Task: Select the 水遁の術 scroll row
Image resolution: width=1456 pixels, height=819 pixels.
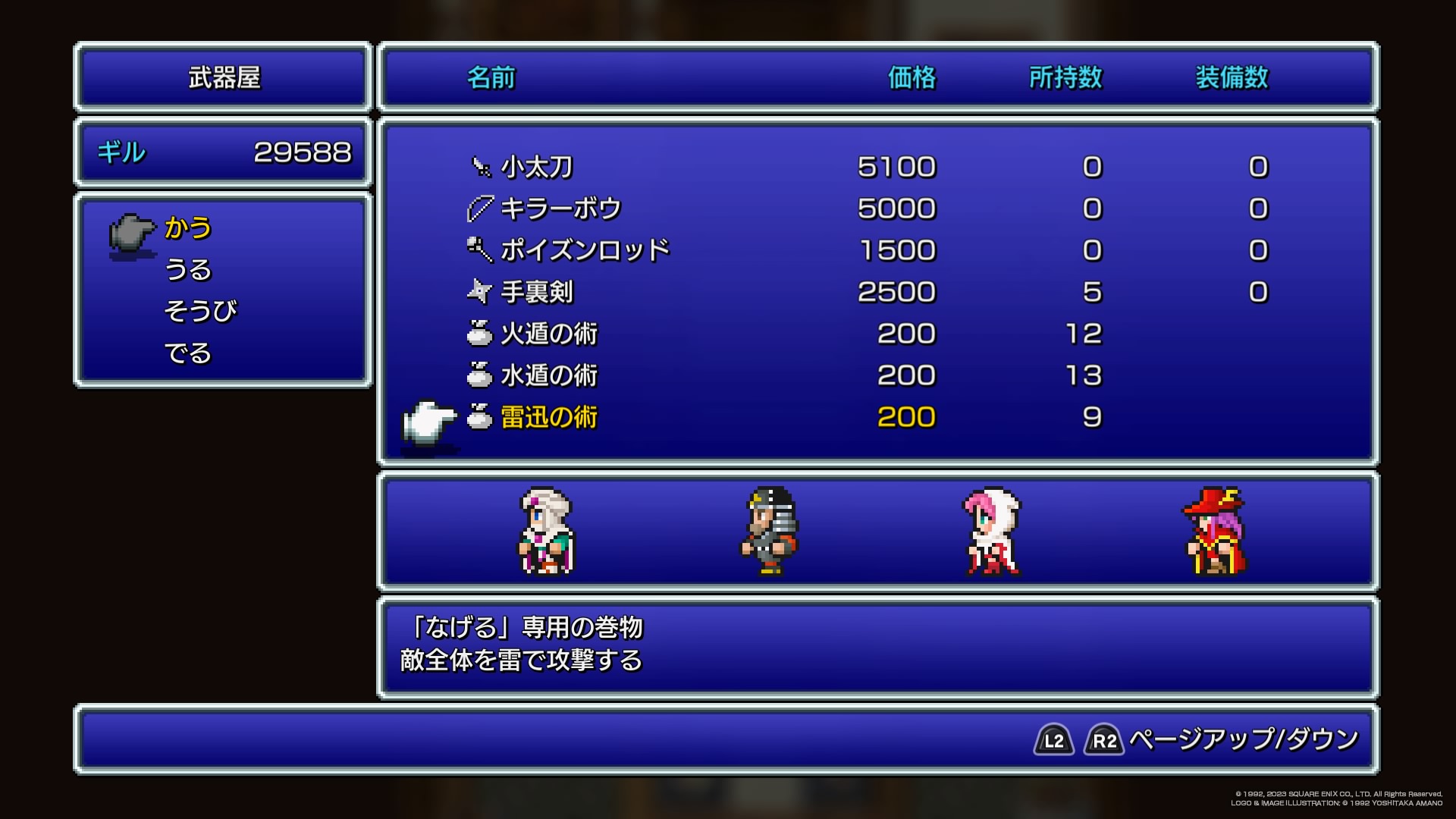Action: (548, 375)
